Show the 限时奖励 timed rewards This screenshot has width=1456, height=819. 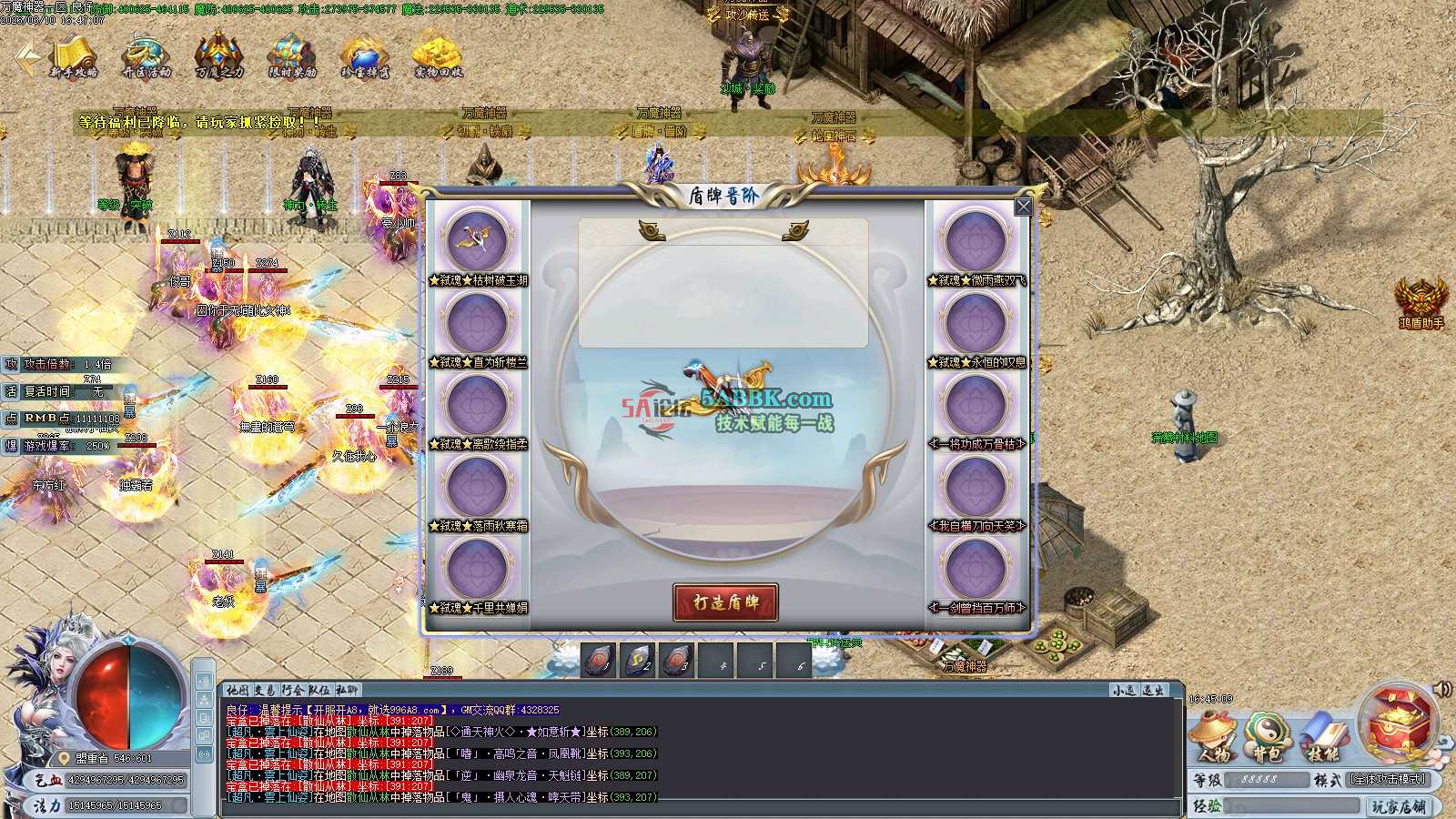coord(292,56)
